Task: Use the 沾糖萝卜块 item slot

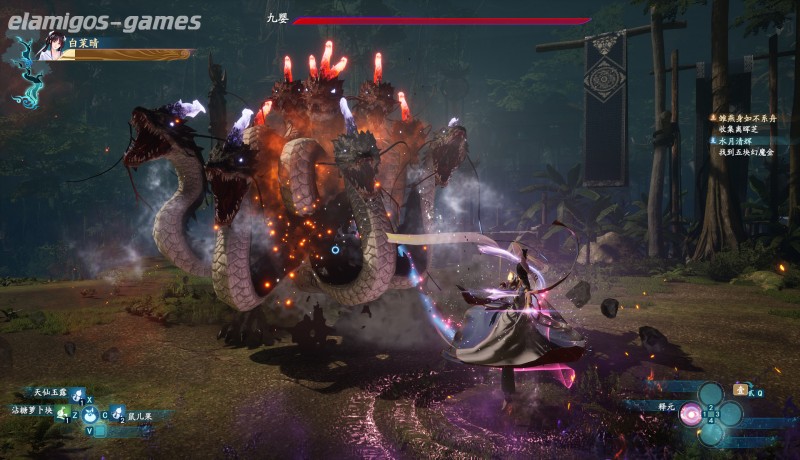Action: click(62, 414)
